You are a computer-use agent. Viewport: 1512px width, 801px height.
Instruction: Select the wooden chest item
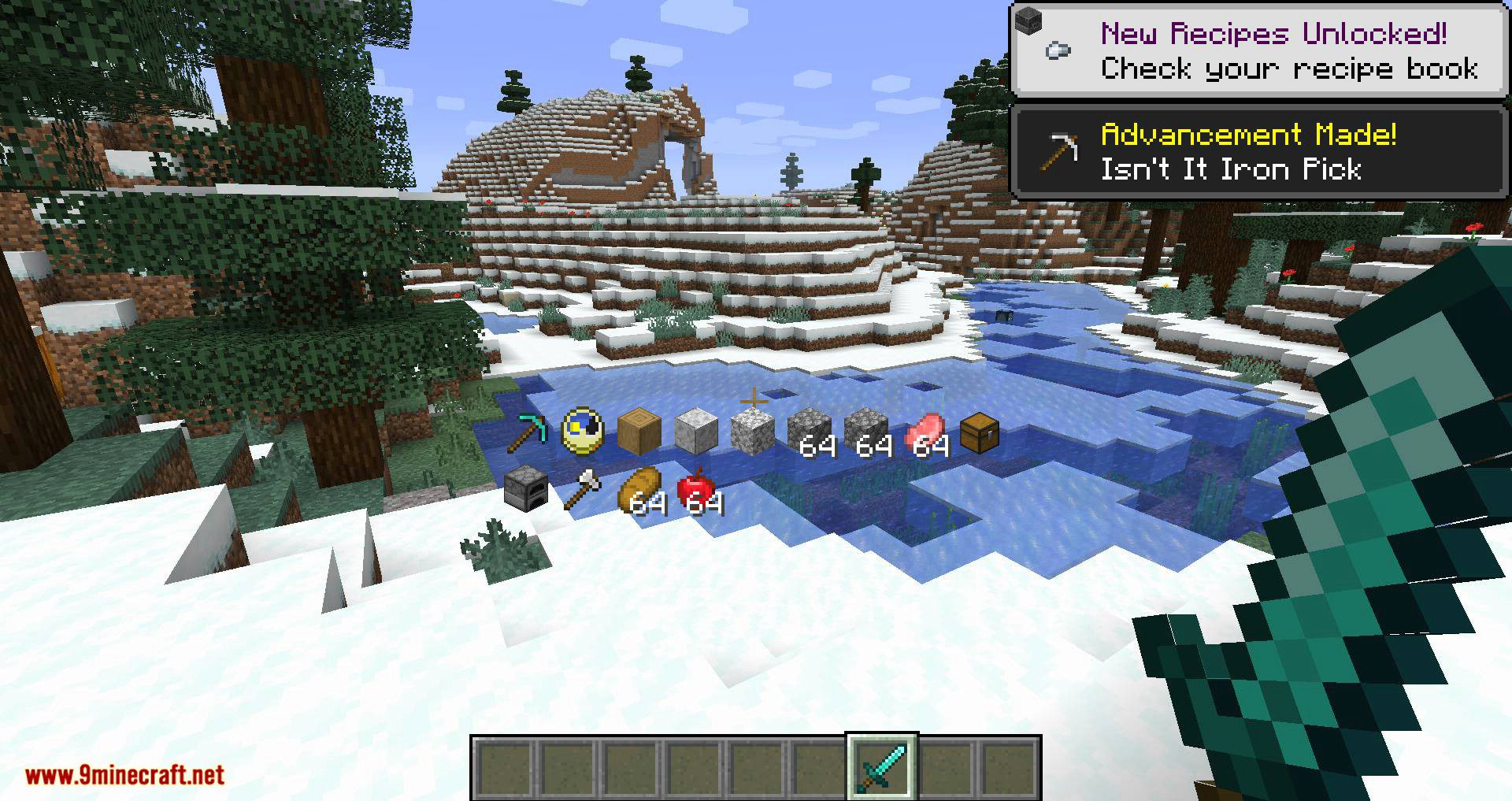[979, 432]
